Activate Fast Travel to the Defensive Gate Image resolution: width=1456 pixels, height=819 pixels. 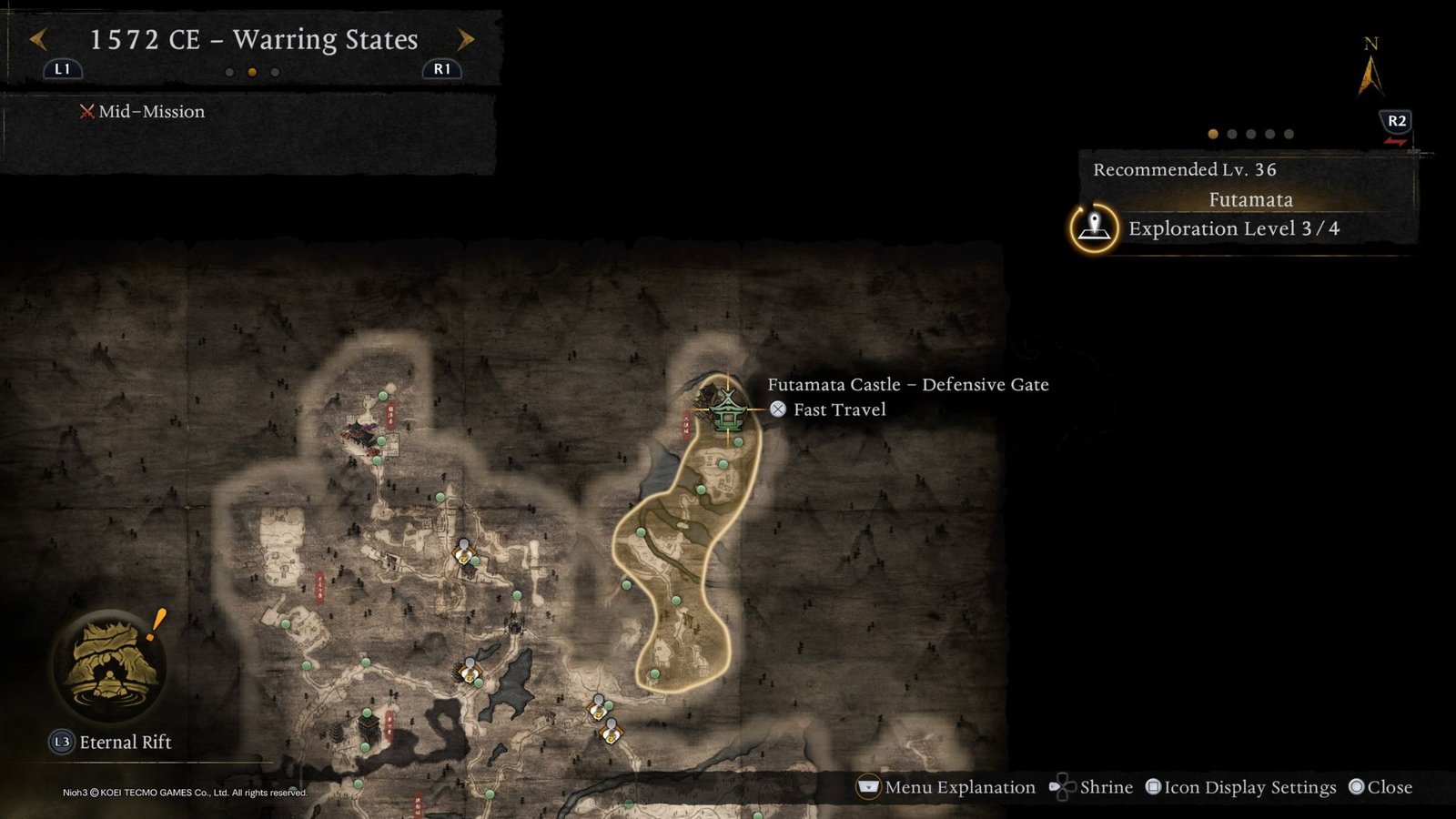click(778, 409)
